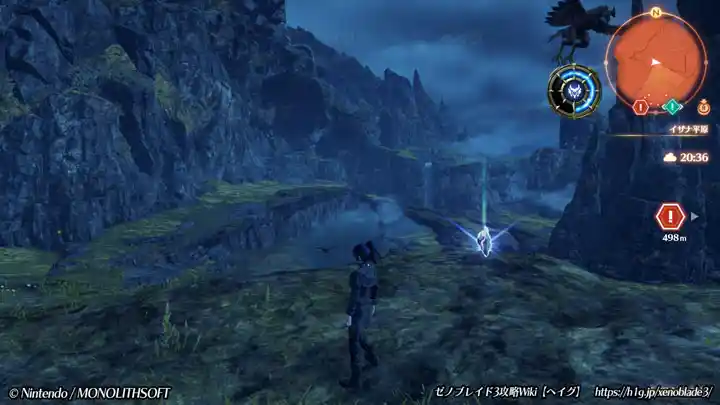
Task: Select the green diamond marker under the minimap
Action: pyautogui.click(x=673, y=106)
